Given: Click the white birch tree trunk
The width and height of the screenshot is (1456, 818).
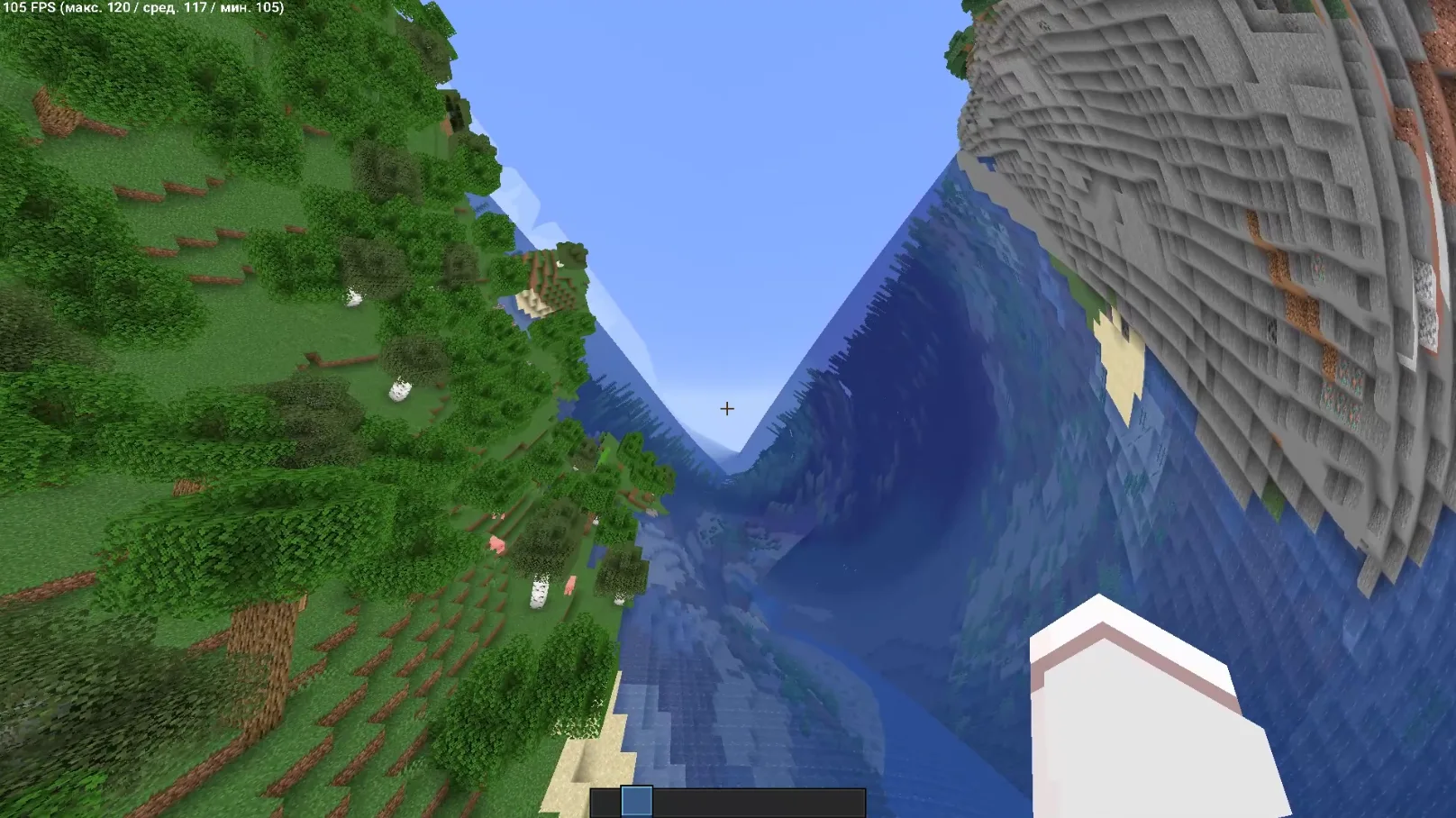Looking at the screenshot, I should coord(540,591).
